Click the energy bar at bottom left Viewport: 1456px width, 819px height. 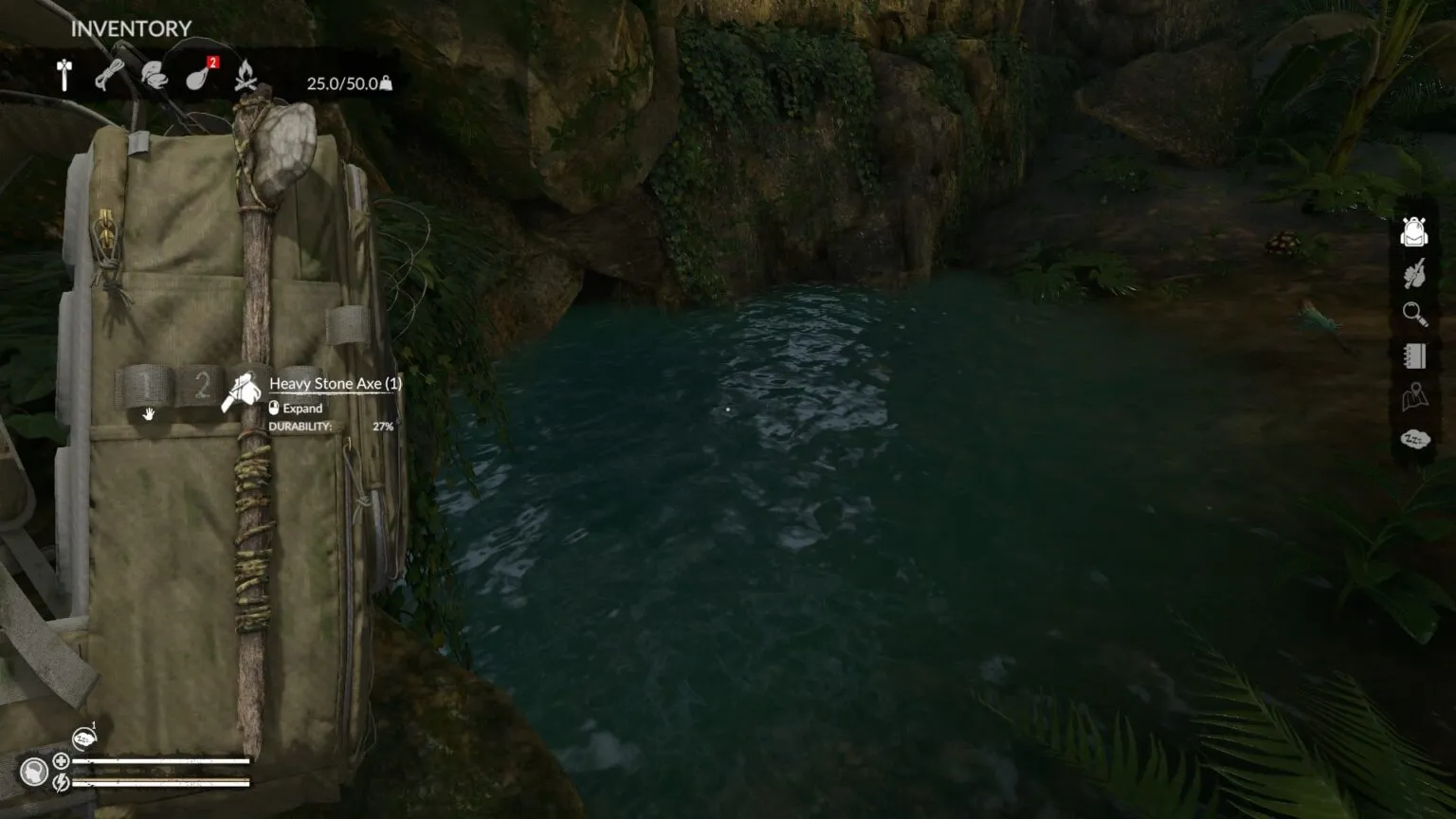coord(161,781)
